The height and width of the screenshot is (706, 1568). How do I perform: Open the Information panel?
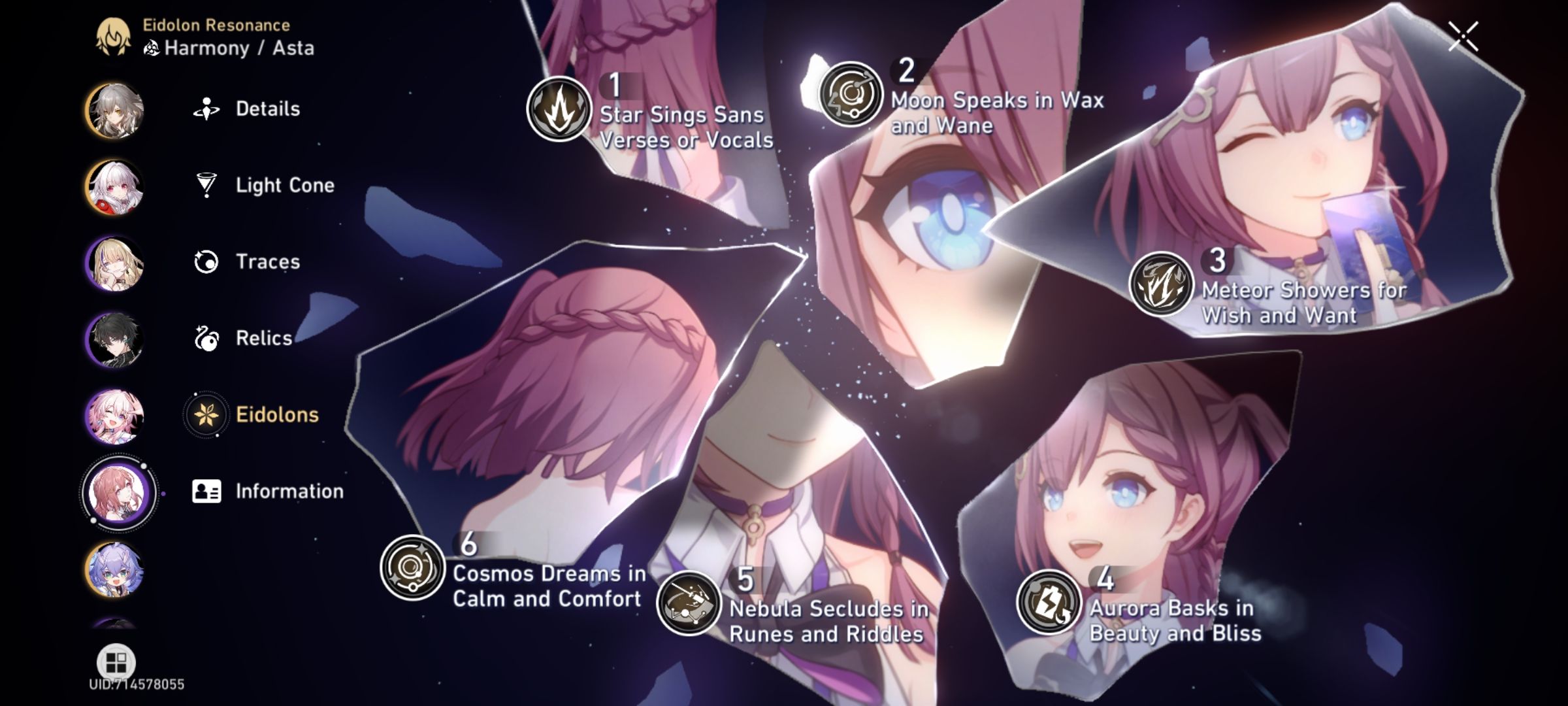pos(289,490)
